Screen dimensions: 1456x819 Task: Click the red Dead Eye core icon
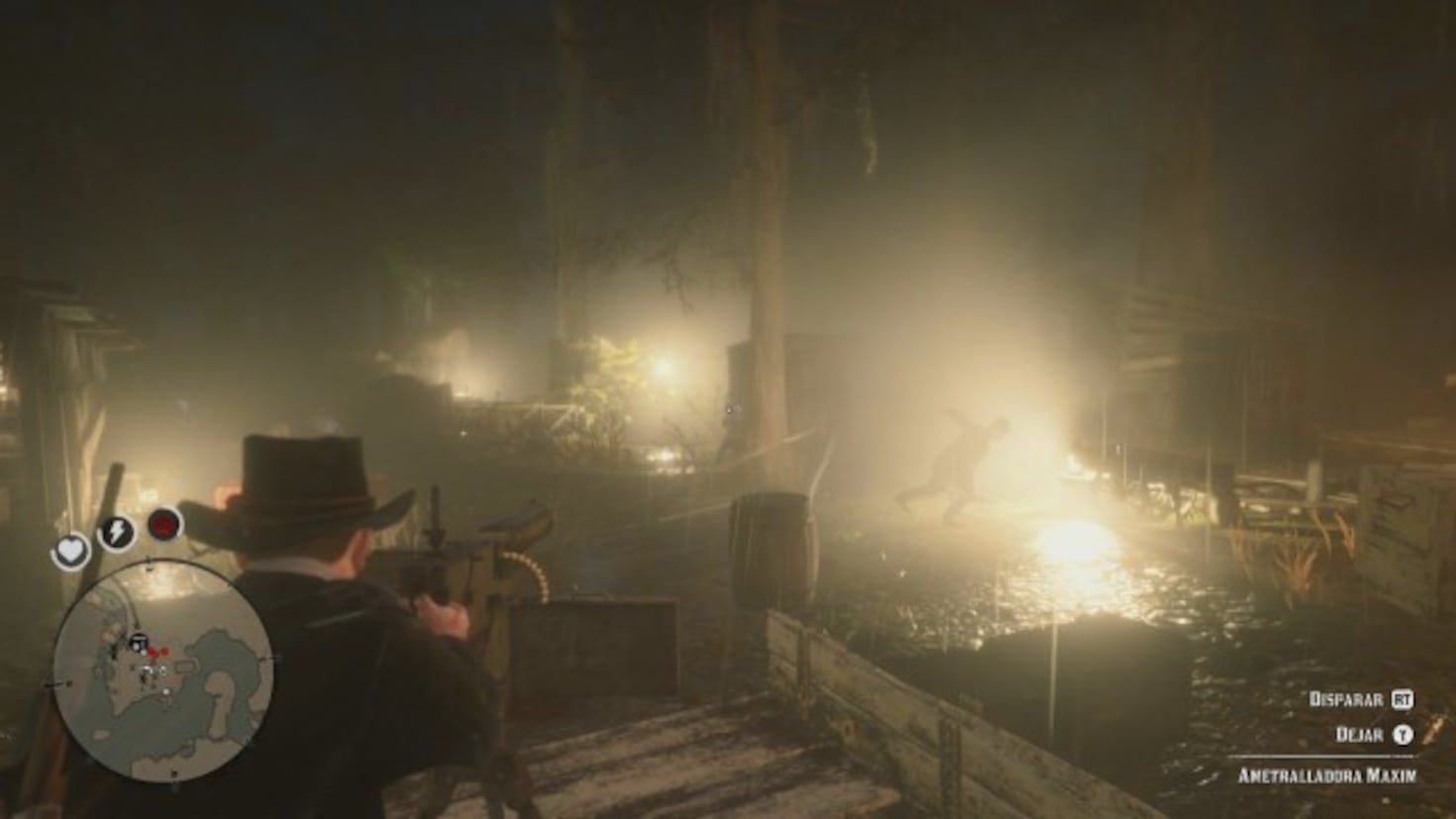click(x=163, y=523)
